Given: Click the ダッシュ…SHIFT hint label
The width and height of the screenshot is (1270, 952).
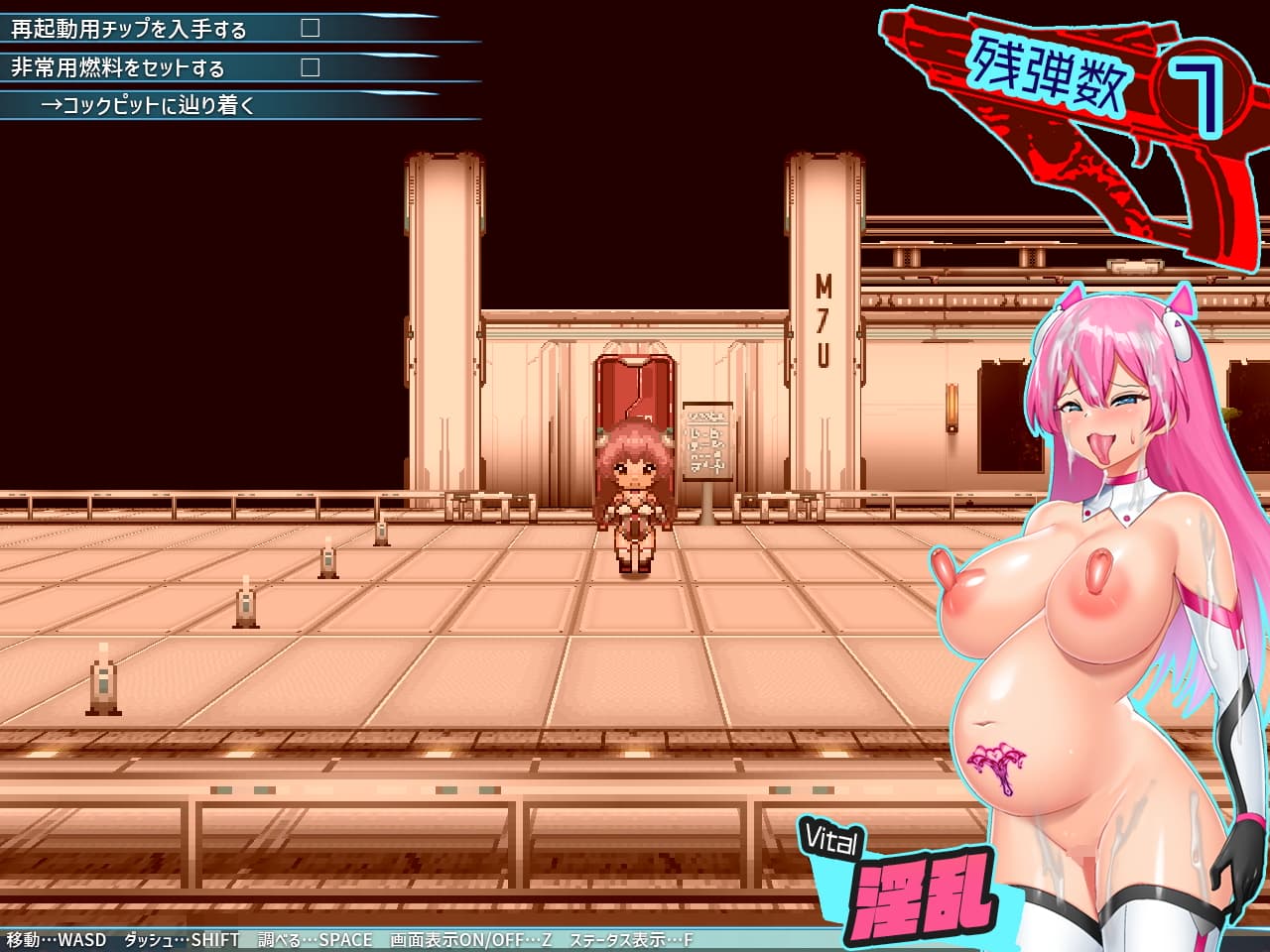Looking at the screenshot, I should pos(179,936).
